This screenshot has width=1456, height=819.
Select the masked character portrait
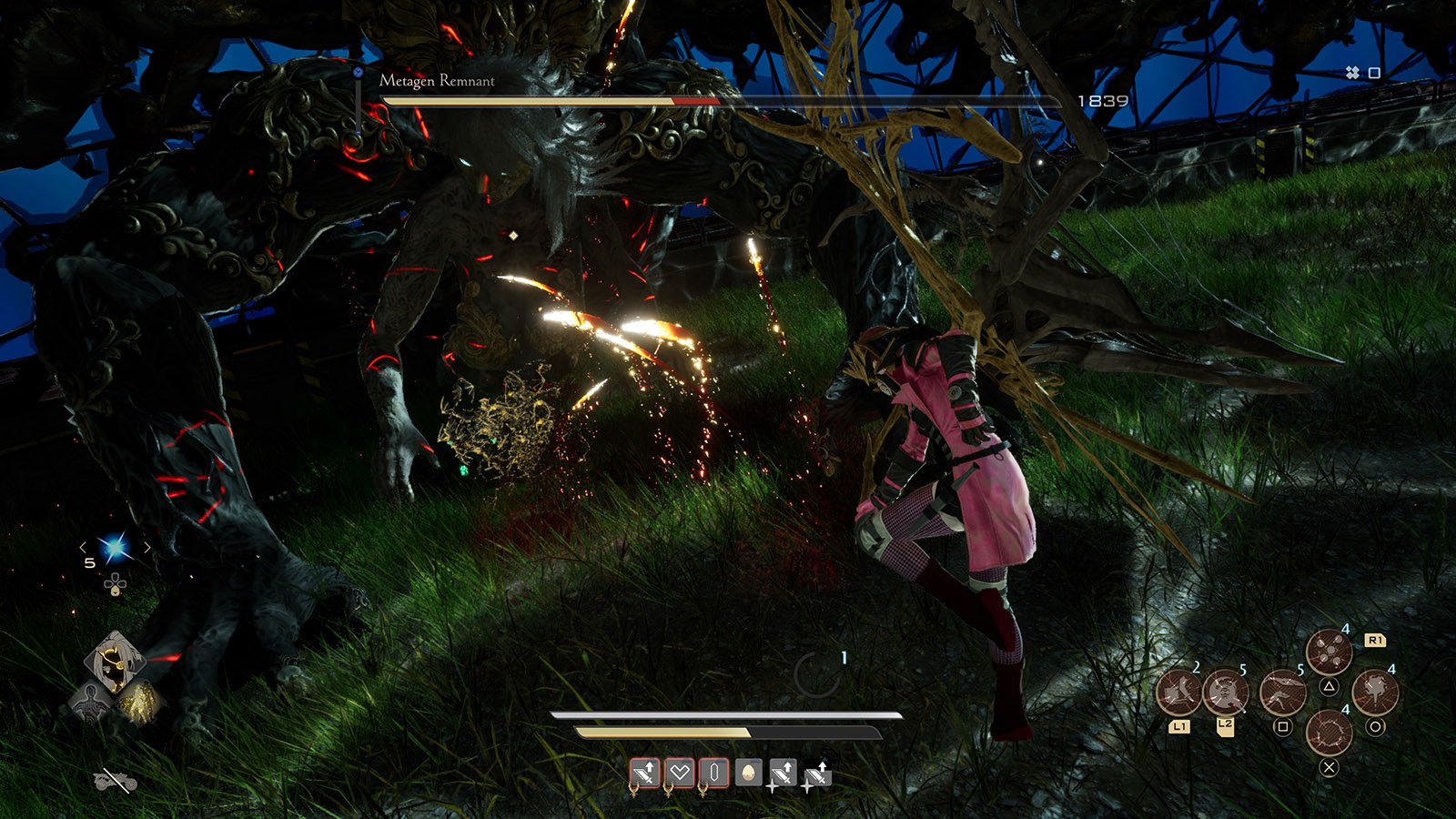[x=115, y=662]
